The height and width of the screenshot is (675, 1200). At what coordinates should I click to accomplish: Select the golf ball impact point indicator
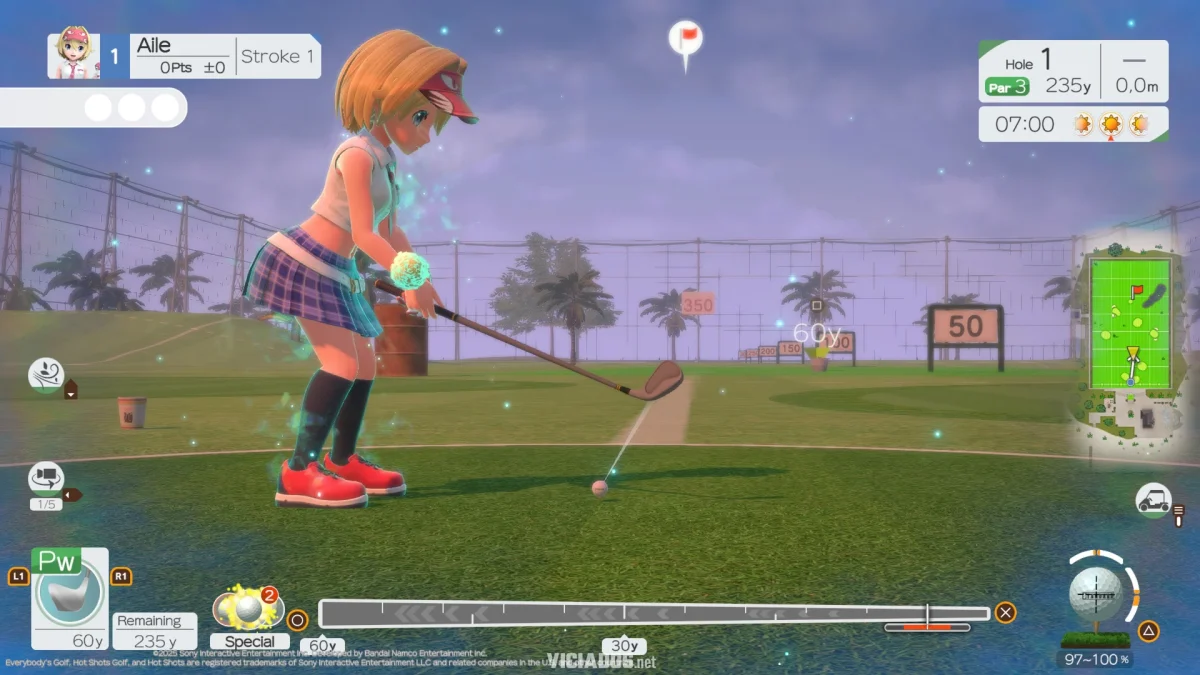(x=1096, y=593)
